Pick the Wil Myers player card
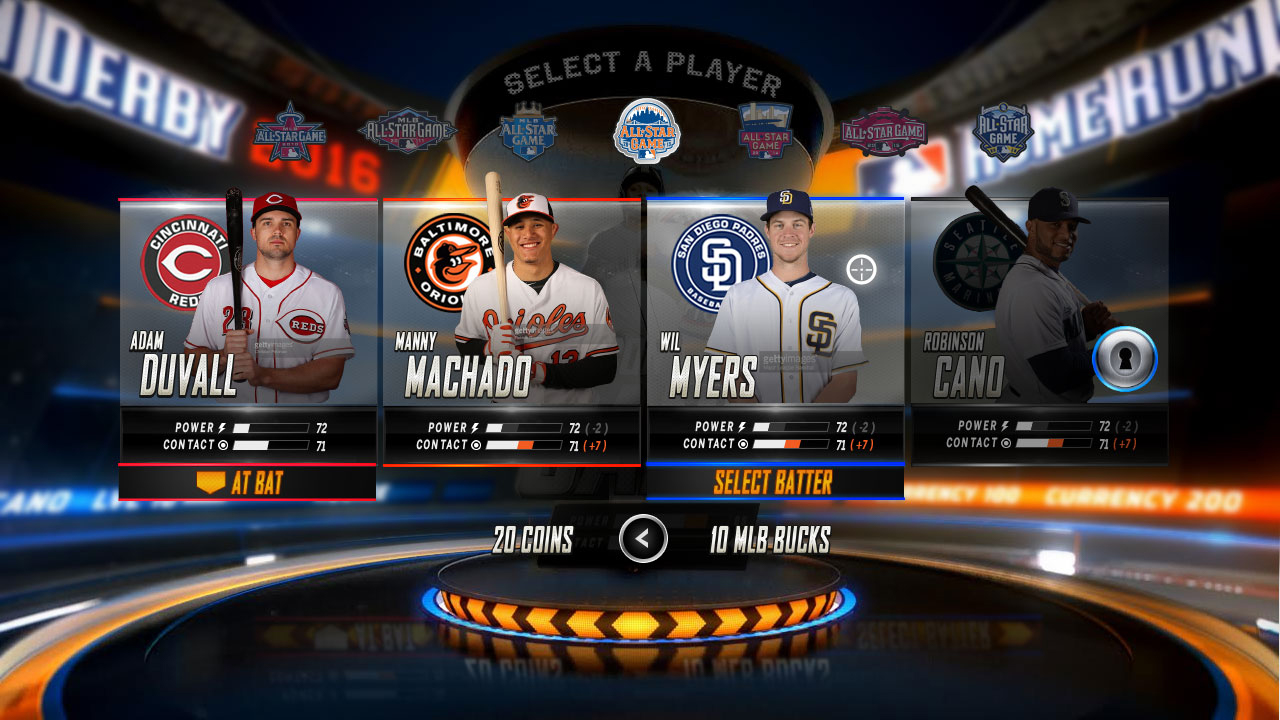Viewport: 1280px width, 720px height. tap(775, 302)
